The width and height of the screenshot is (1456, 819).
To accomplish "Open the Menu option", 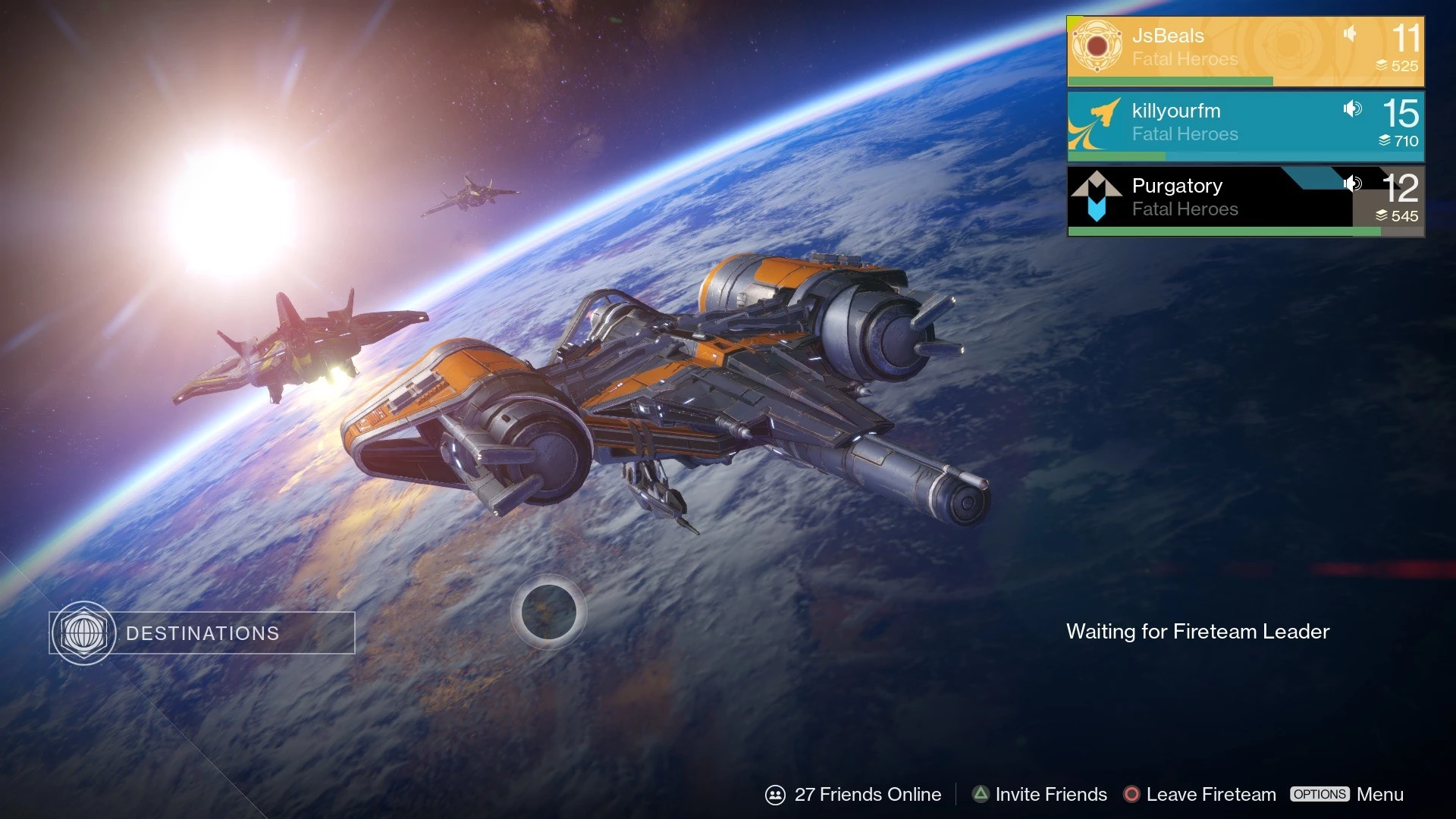I will click(1347, 794).
